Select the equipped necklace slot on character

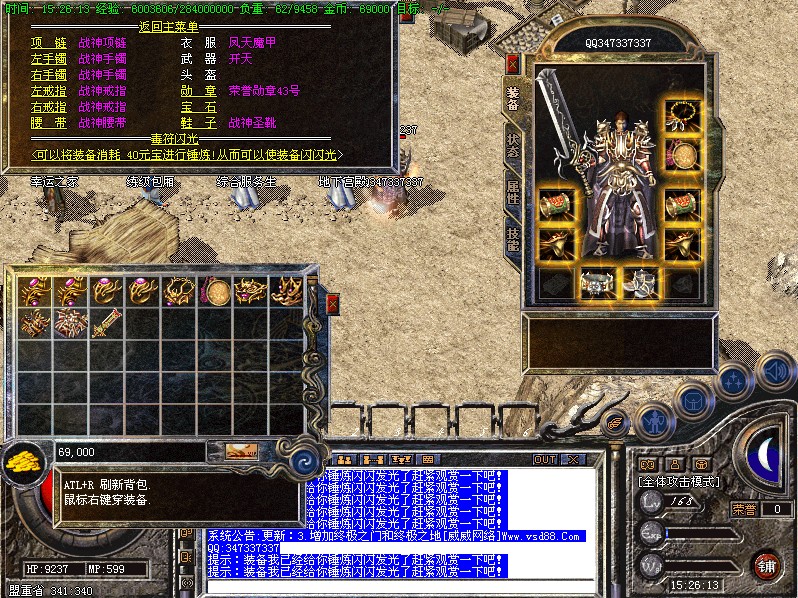683,114
